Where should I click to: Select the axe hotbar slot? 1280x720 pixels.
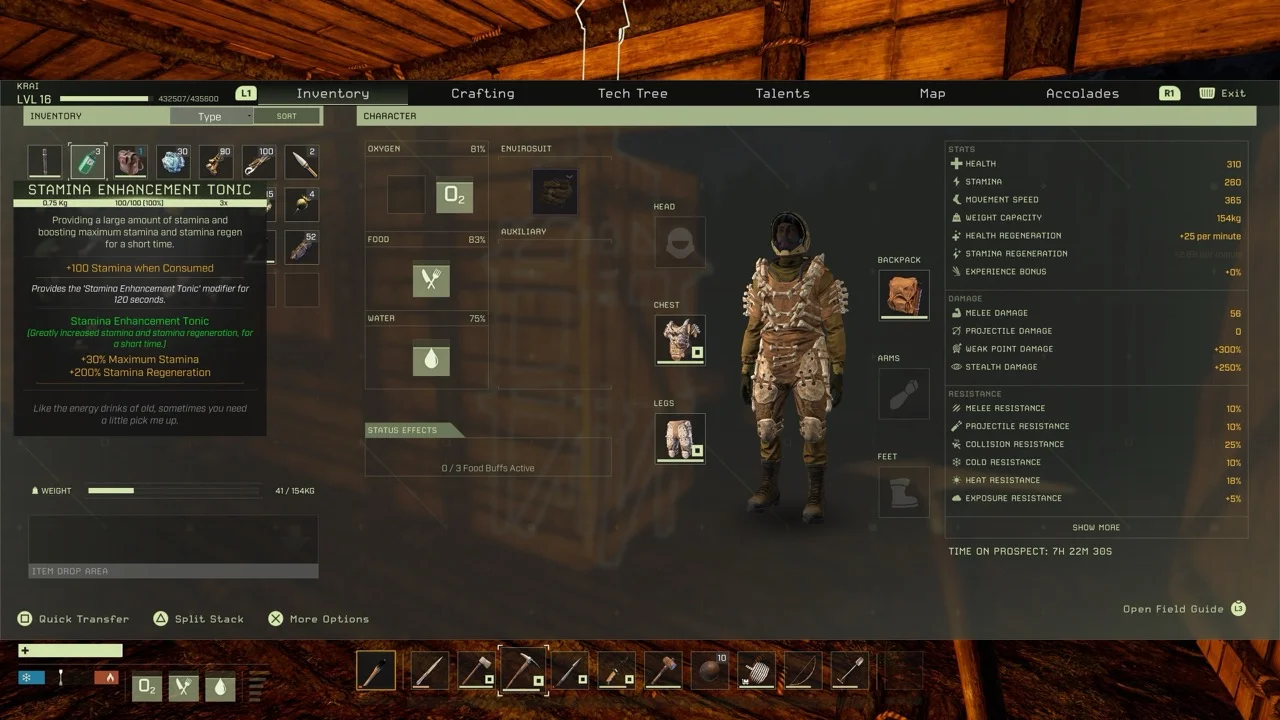pos(476,670)
